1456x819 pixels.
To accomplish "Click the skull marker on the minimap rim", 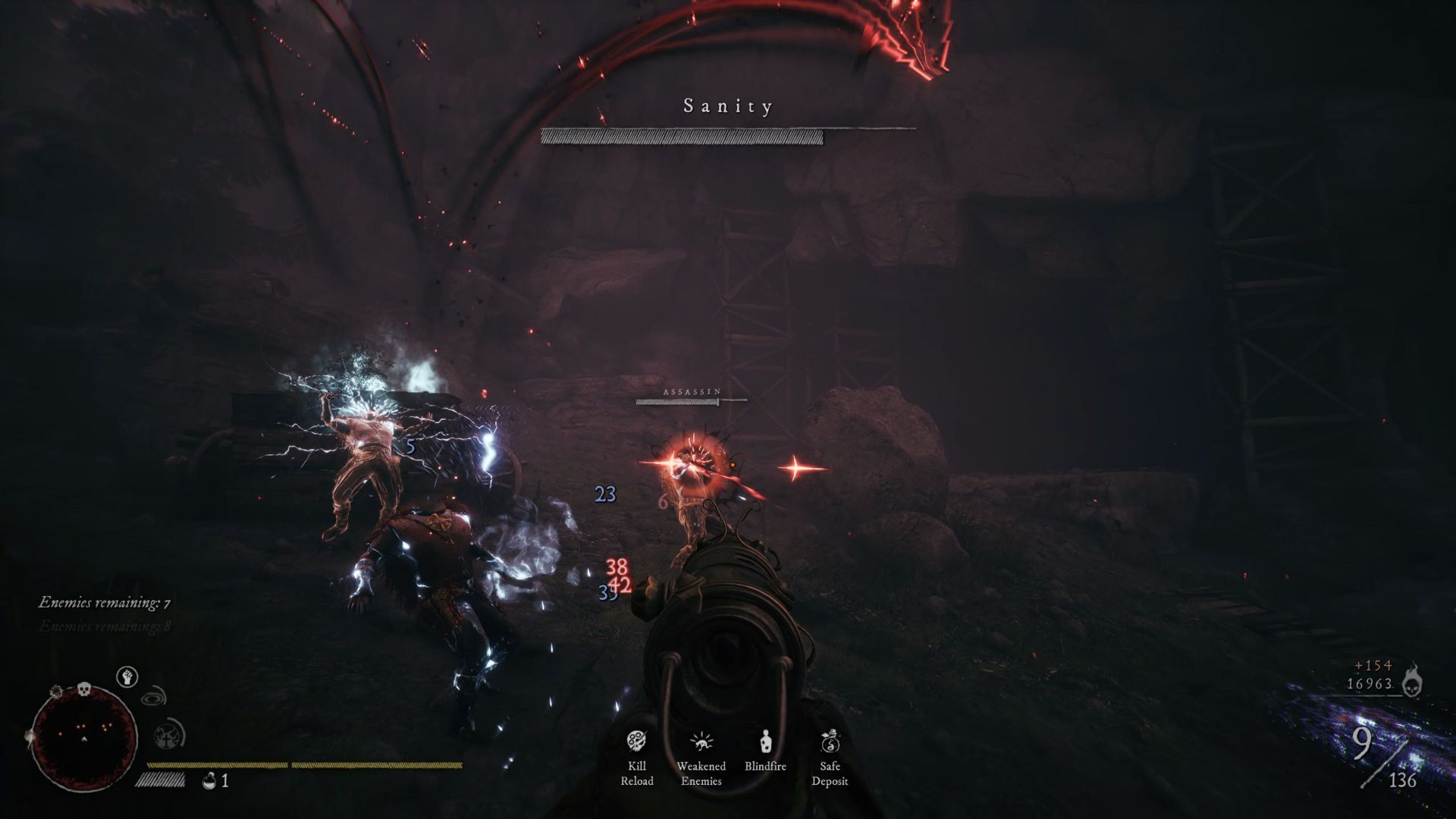I will pyautogui.click(x=83, y=689).
